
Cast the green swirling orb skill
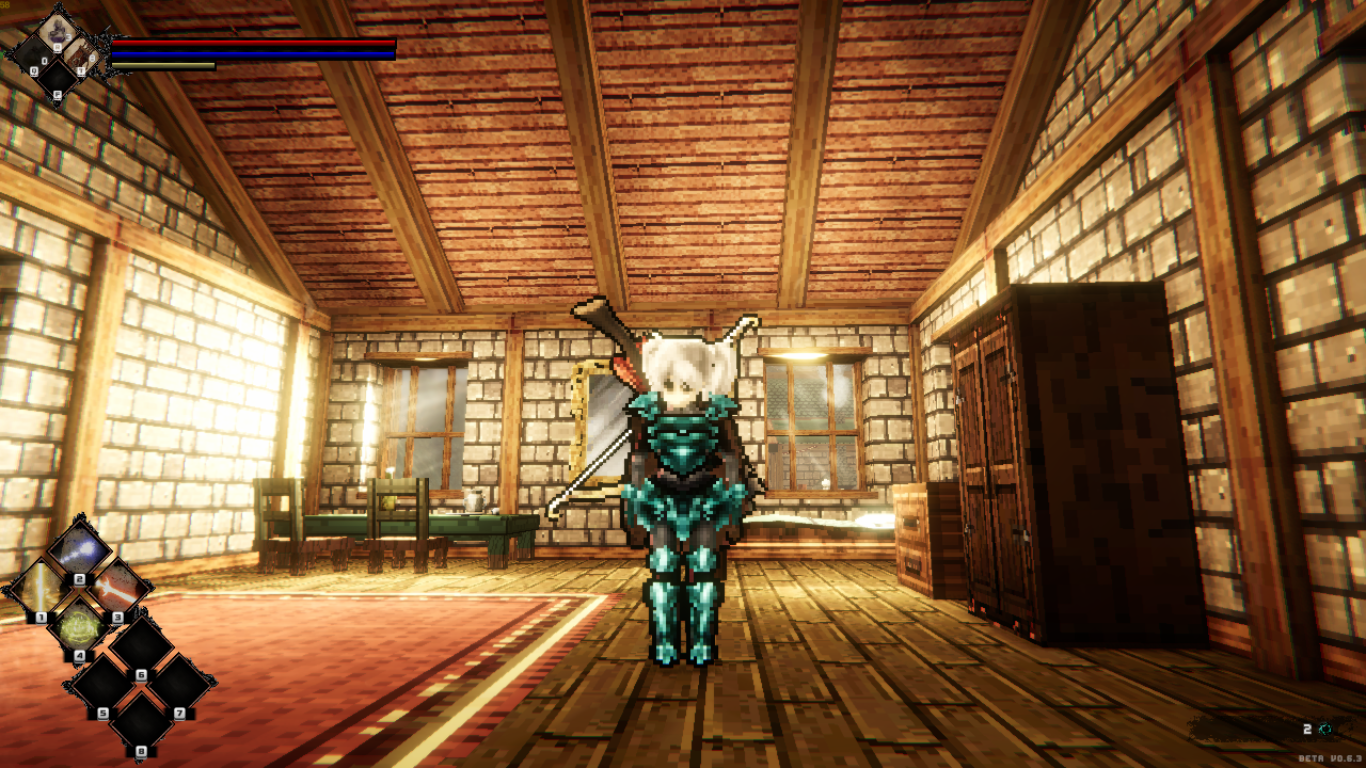click(79, 629)
